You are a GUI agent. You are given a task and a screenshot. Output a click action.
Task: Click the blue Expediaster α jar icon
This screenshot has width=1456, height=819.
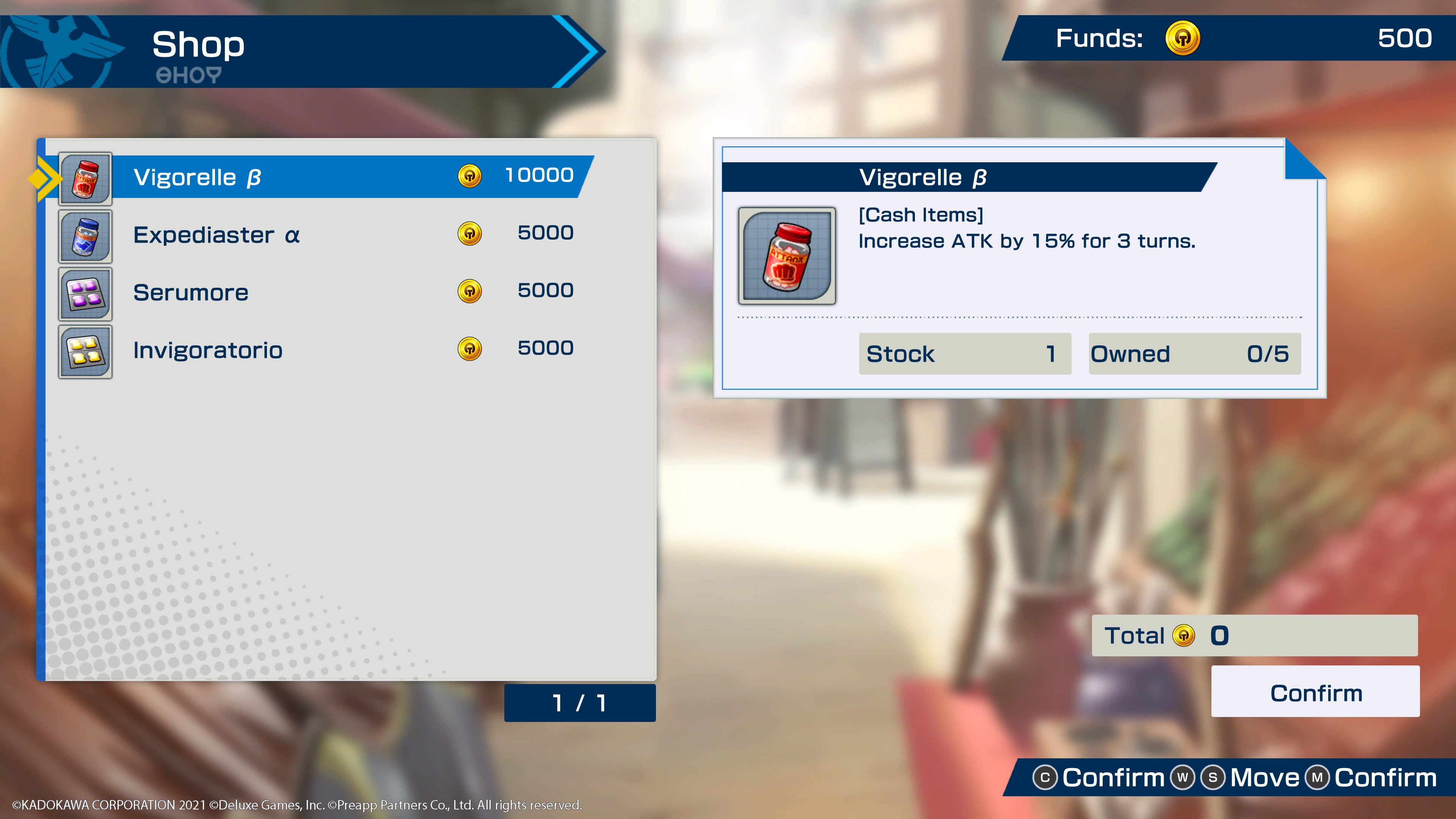85,236
